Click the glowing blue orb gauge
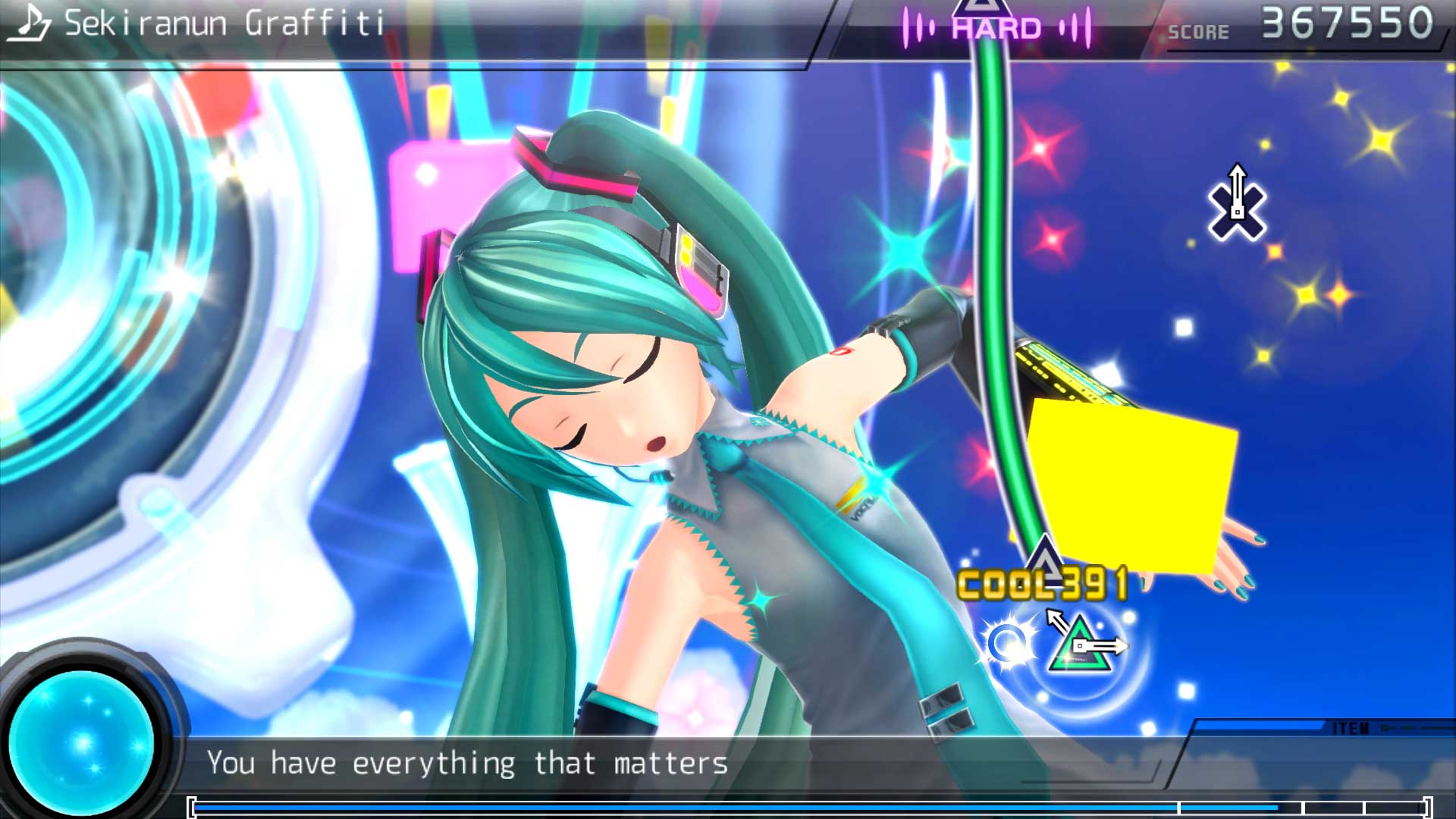Screen dimensions: 1456x819 pos(83,741)
